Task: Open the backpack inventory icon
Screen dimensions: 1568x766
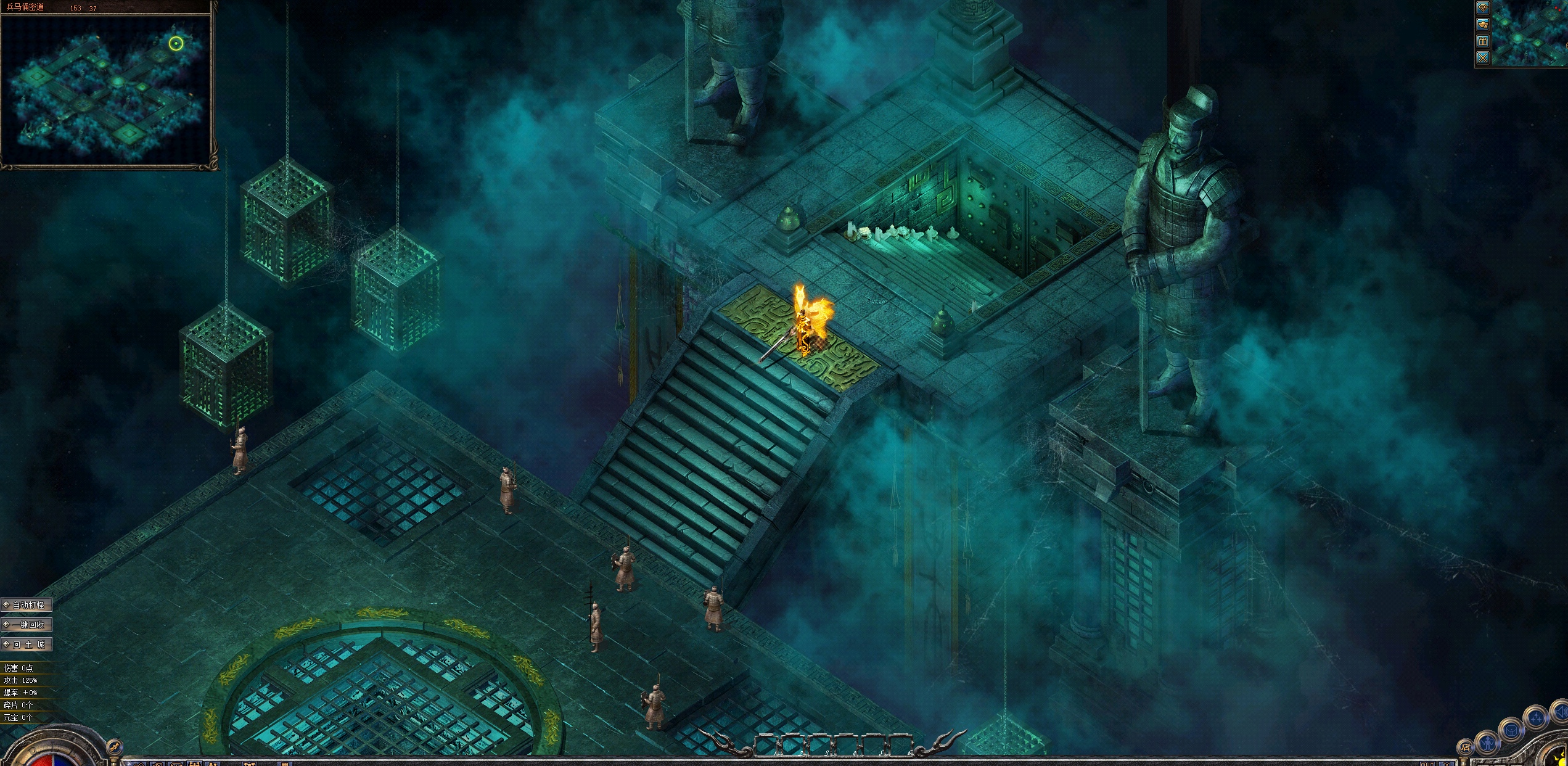Action: point(1511,730)
